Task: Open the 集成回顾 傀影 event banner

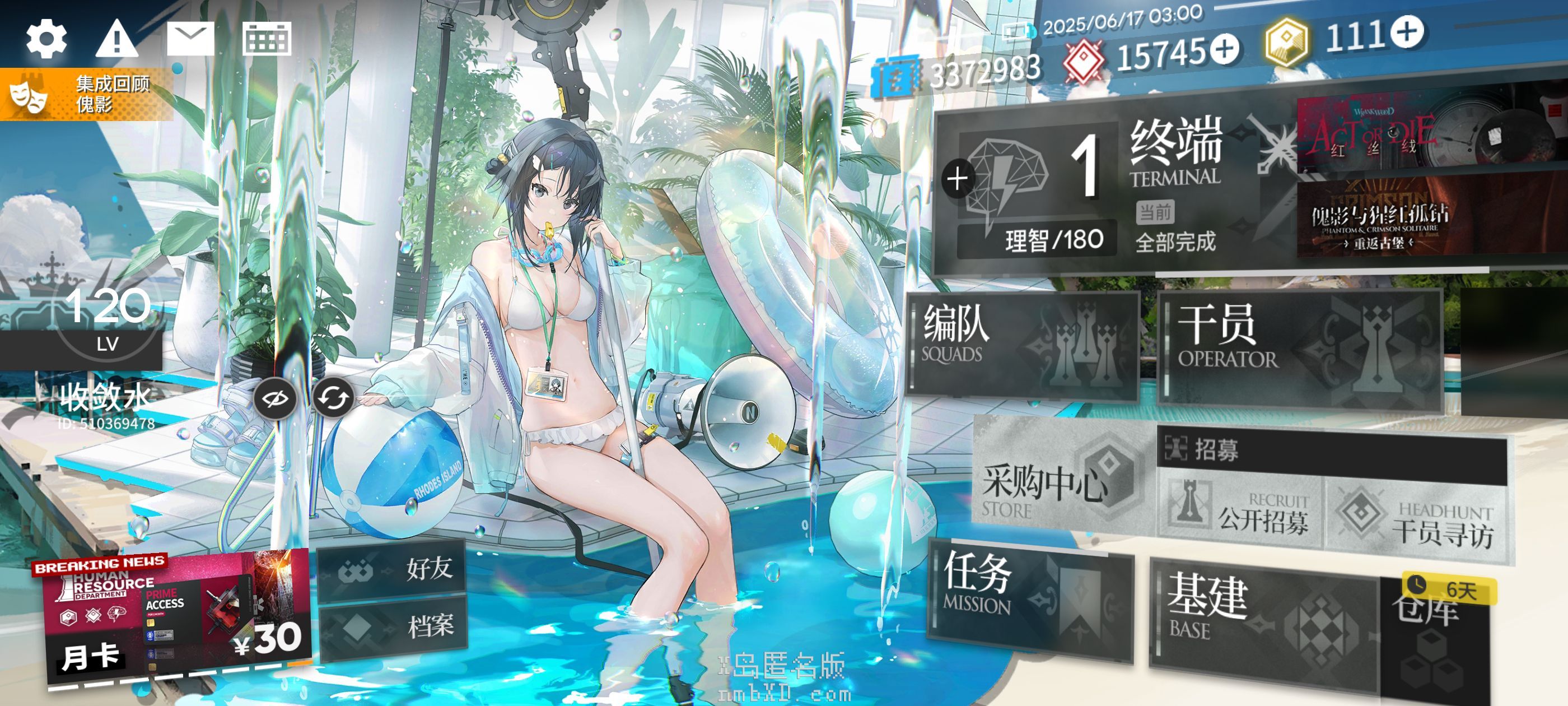Action: (x=86, y=95)
